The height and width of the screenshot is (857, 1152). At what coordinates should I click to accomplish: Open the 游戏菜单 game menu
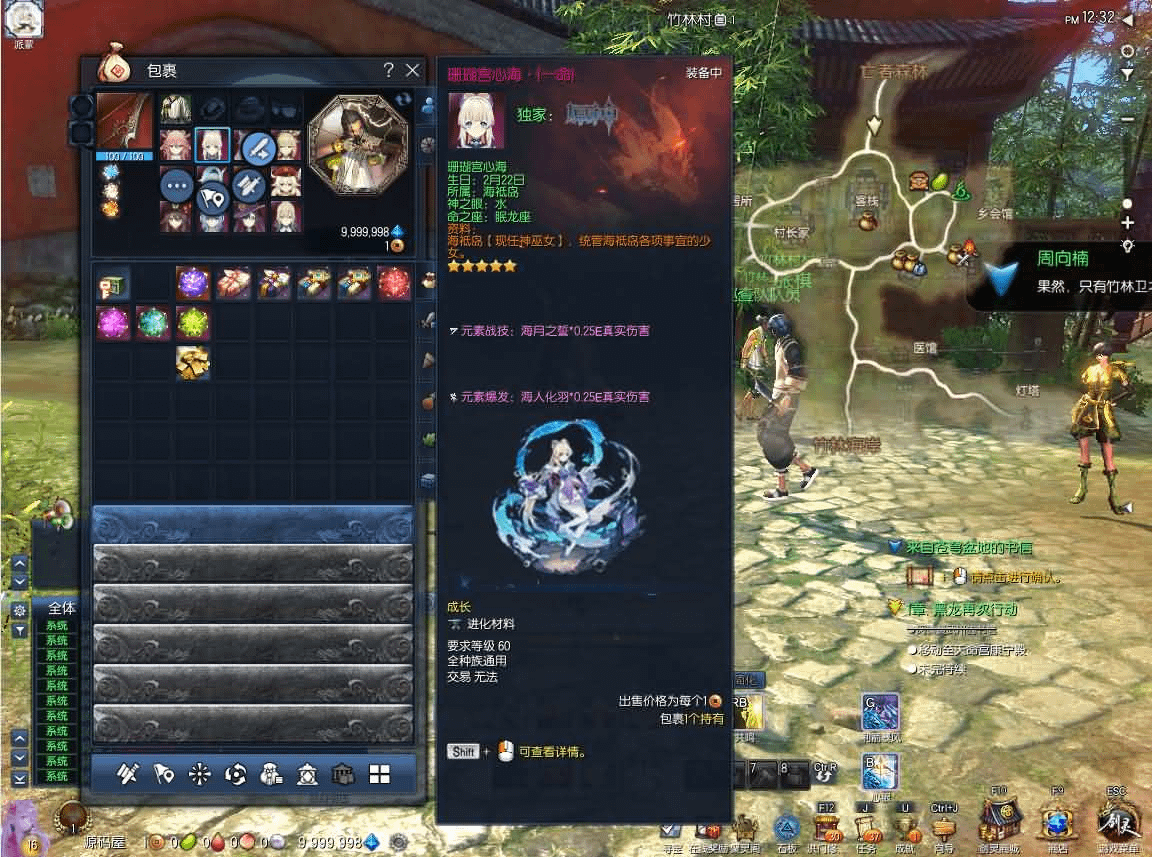pyautogui.click(x=1116, y=826)
